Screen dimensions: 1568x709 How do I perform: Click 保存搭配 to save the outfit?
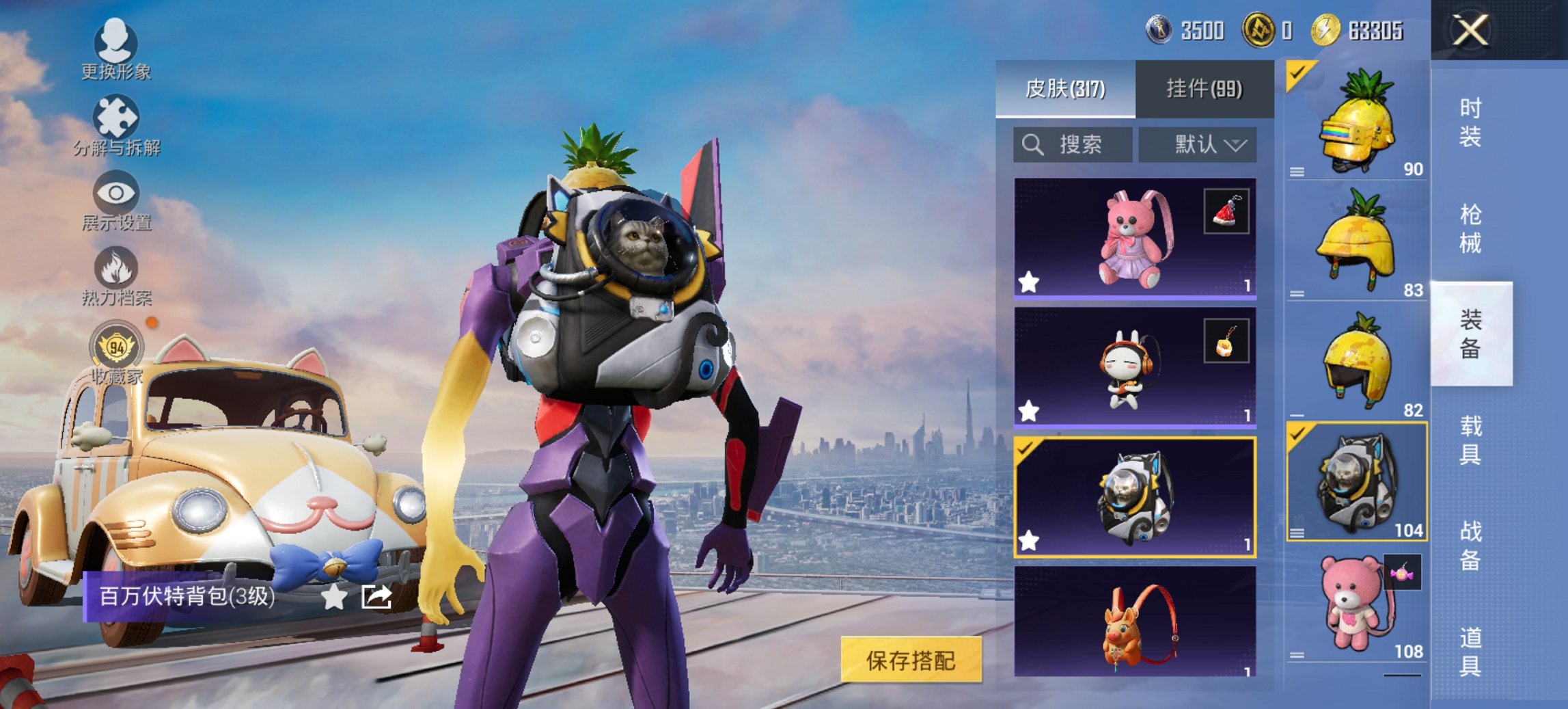(x=911, y=660)
